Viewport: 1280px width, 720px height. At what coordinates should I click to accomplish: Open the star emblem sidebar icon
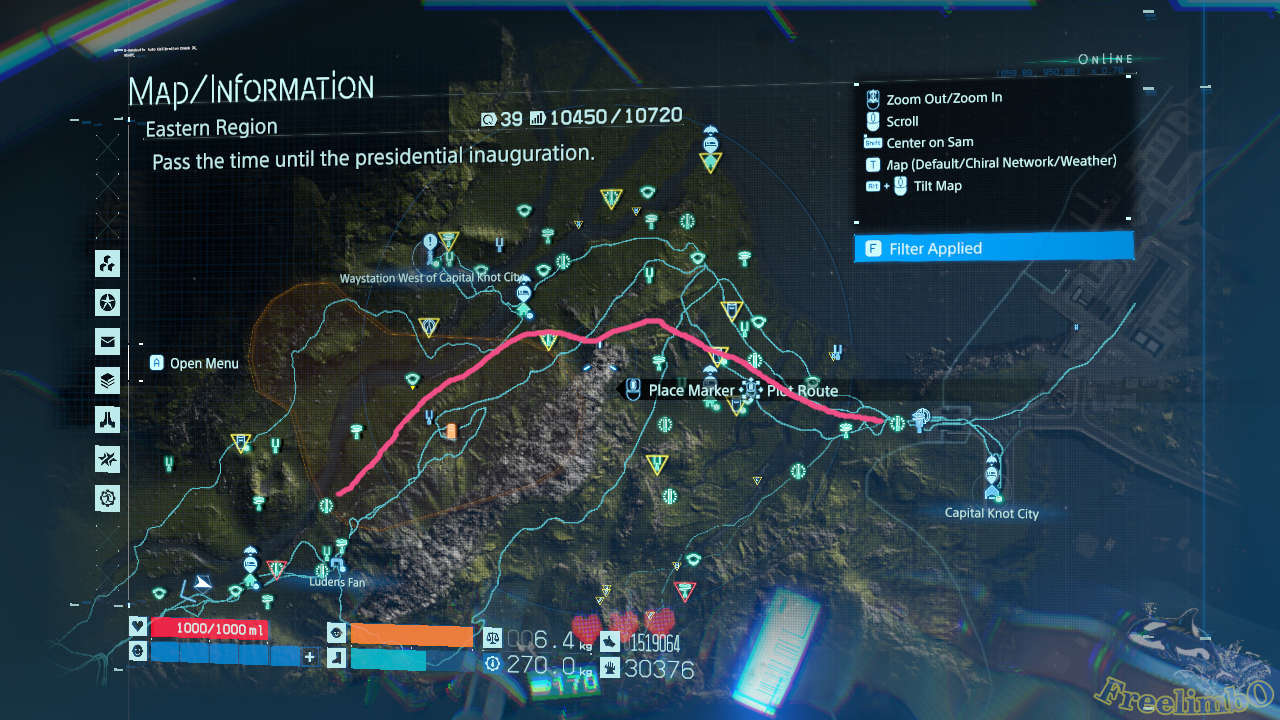[108, 302]
